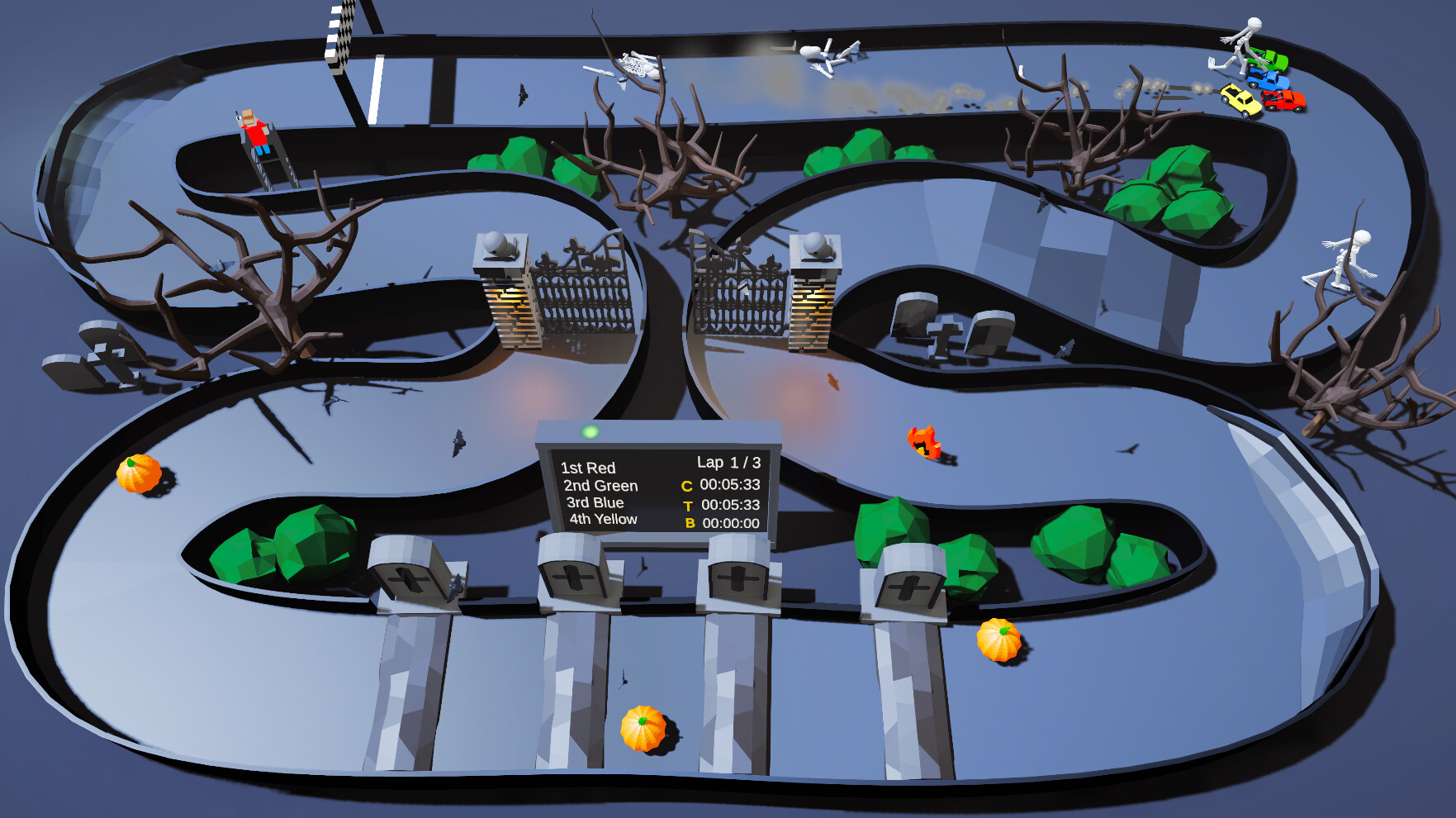Select the 1st Red leaderboard entry

point(589,468)
